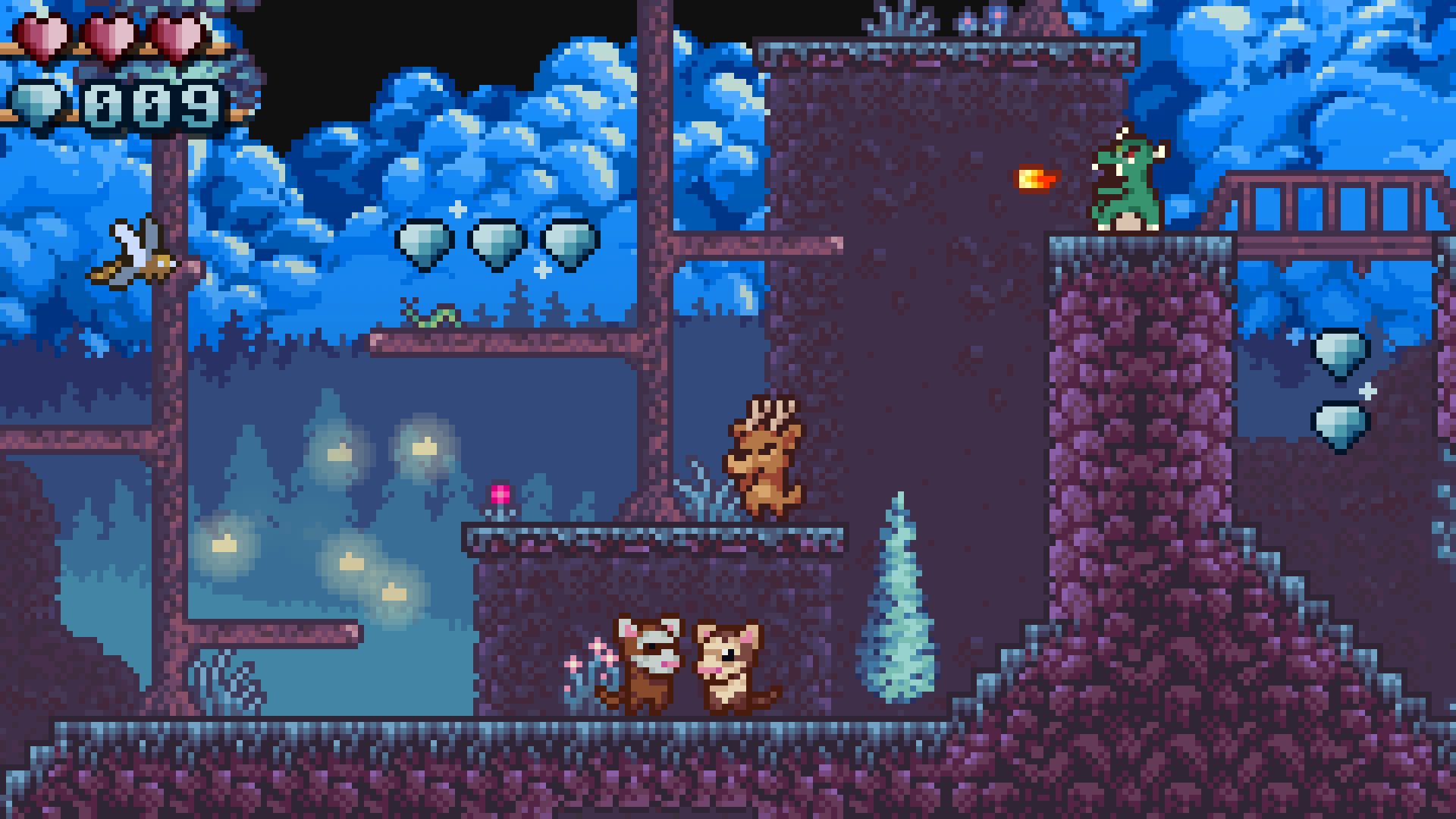The height and width of the screenshot is (819, 1456).
Task: Click the deer character in the center
Action: [x=766, y=455]
